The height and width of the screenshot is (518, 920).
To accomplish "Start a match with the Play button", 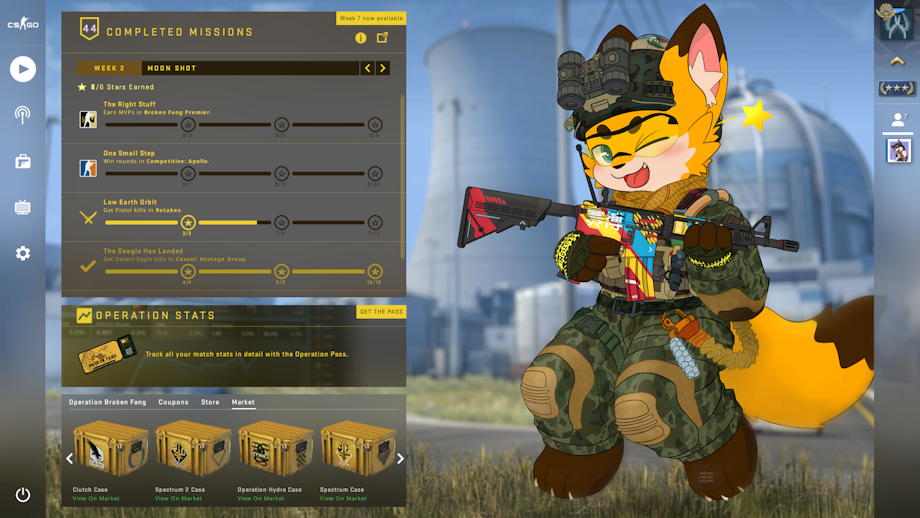I will tap(23, 68).
